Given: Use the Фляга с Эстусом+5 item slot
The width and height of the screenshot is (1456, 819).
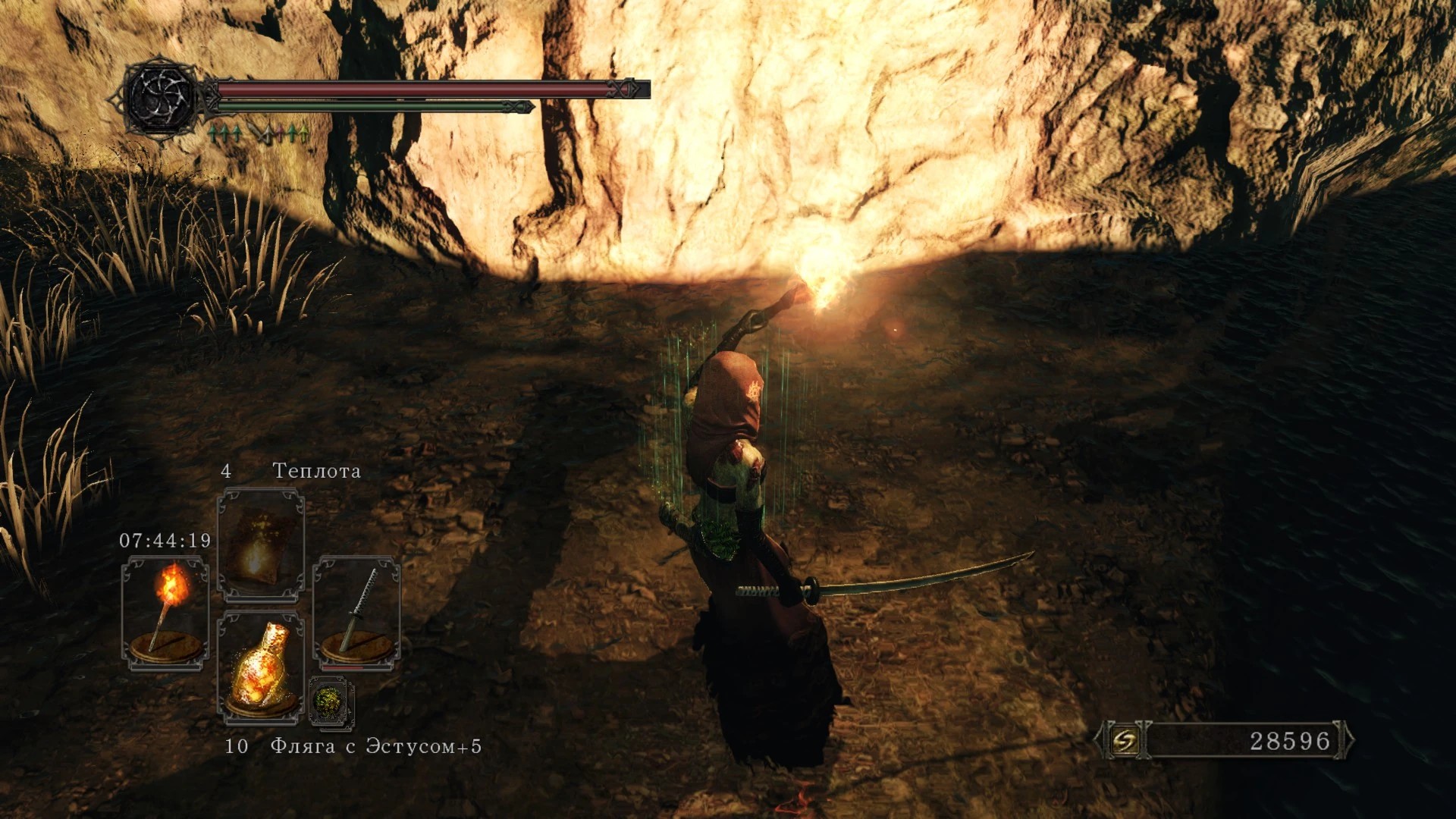Looking at the screenshot, I should coord(260,667).
